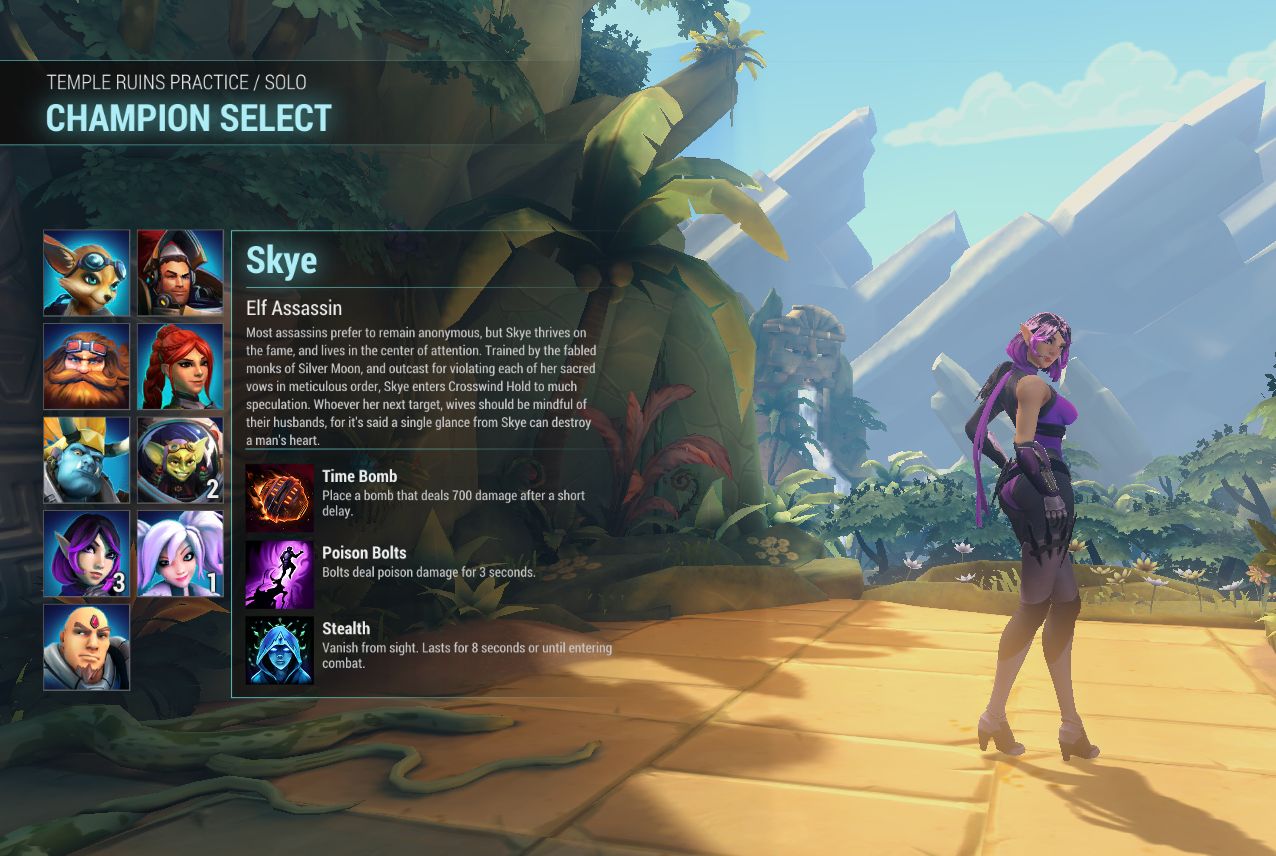Click the Time Bomb ability icon
This screenshot has width=1276, height=856.
[x=280, y=498]
